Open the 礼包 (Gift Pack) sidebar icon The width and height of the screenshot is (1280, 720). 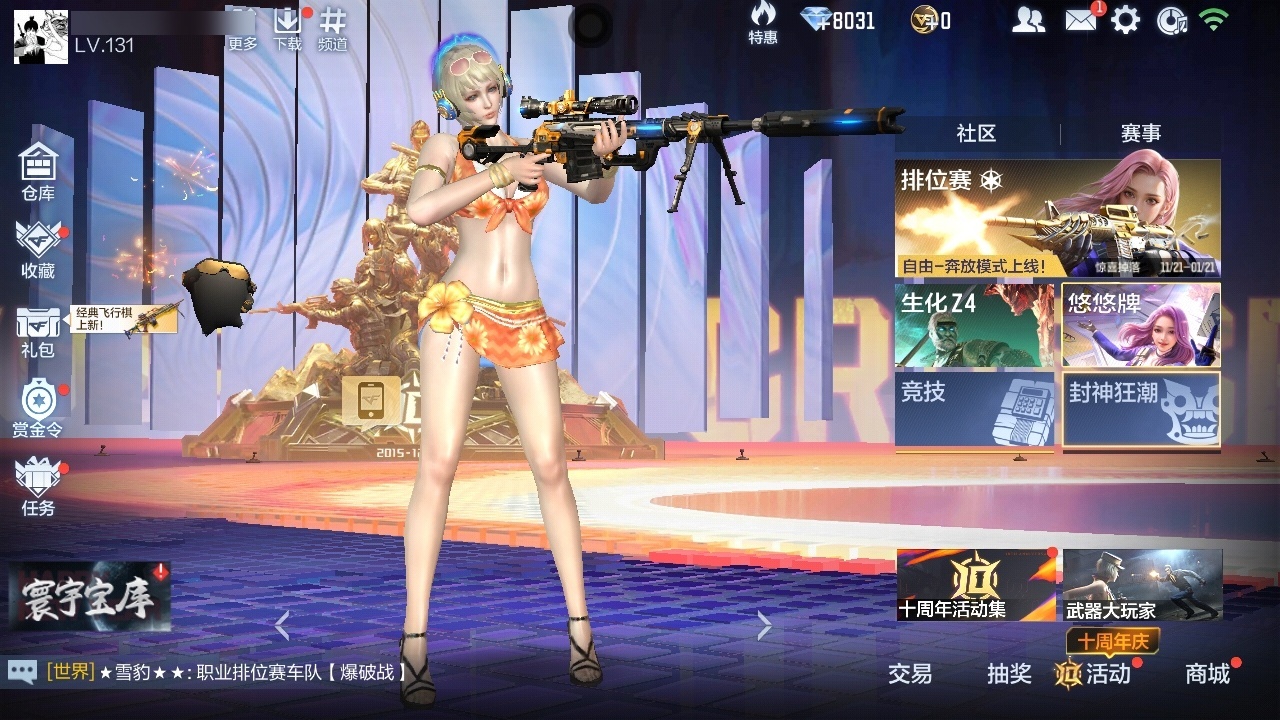pyautogui.click(x=38, y=325)
